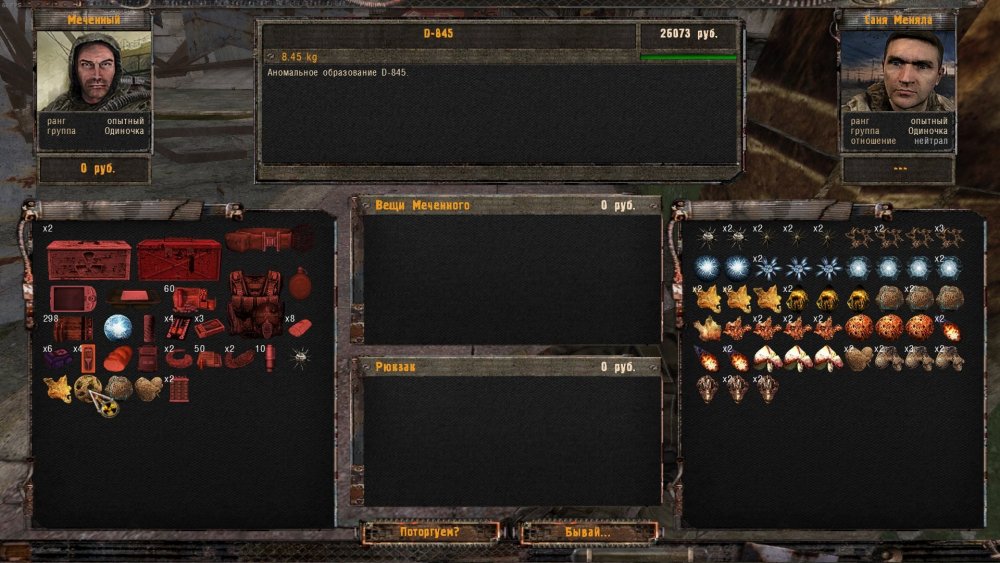Leave the trade with "Бывай..."

[x=589, y=532]
